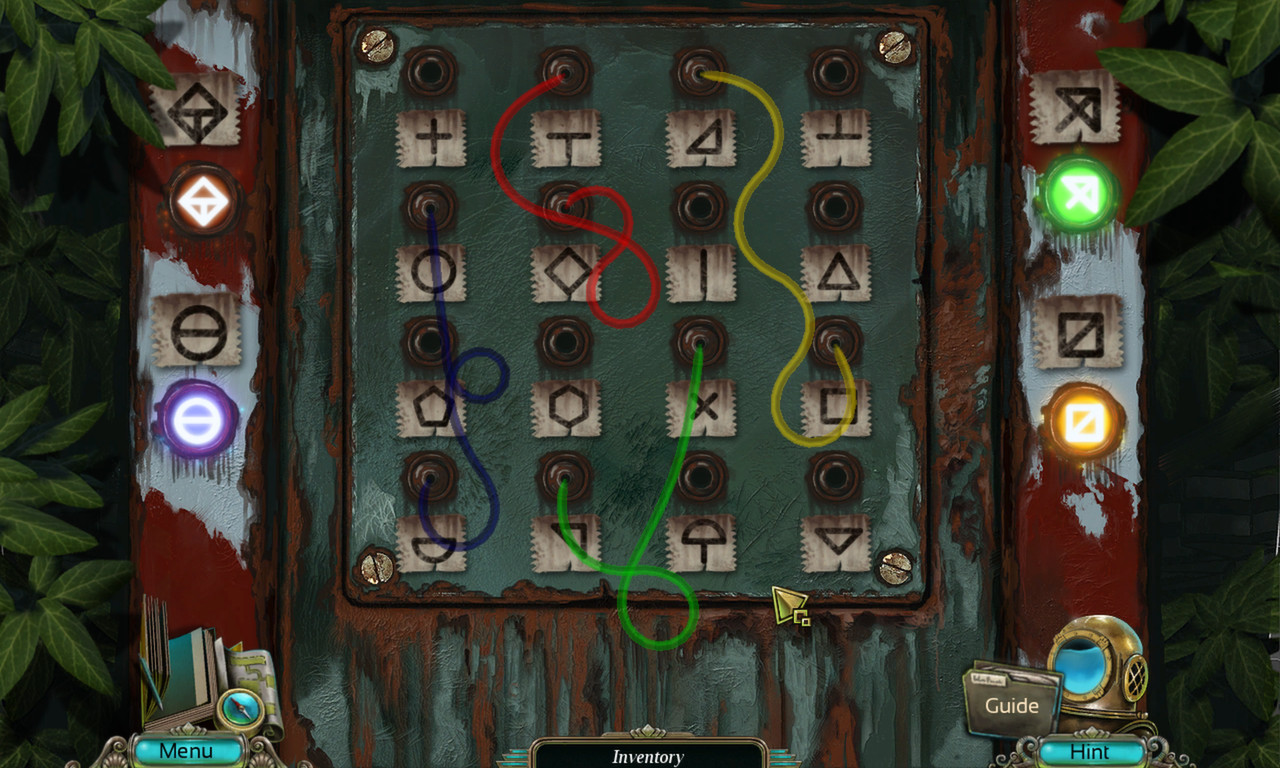Click the socket above the pentagon symbol
The width and height of the screenshot is (1280, 768).
point(431,342)
